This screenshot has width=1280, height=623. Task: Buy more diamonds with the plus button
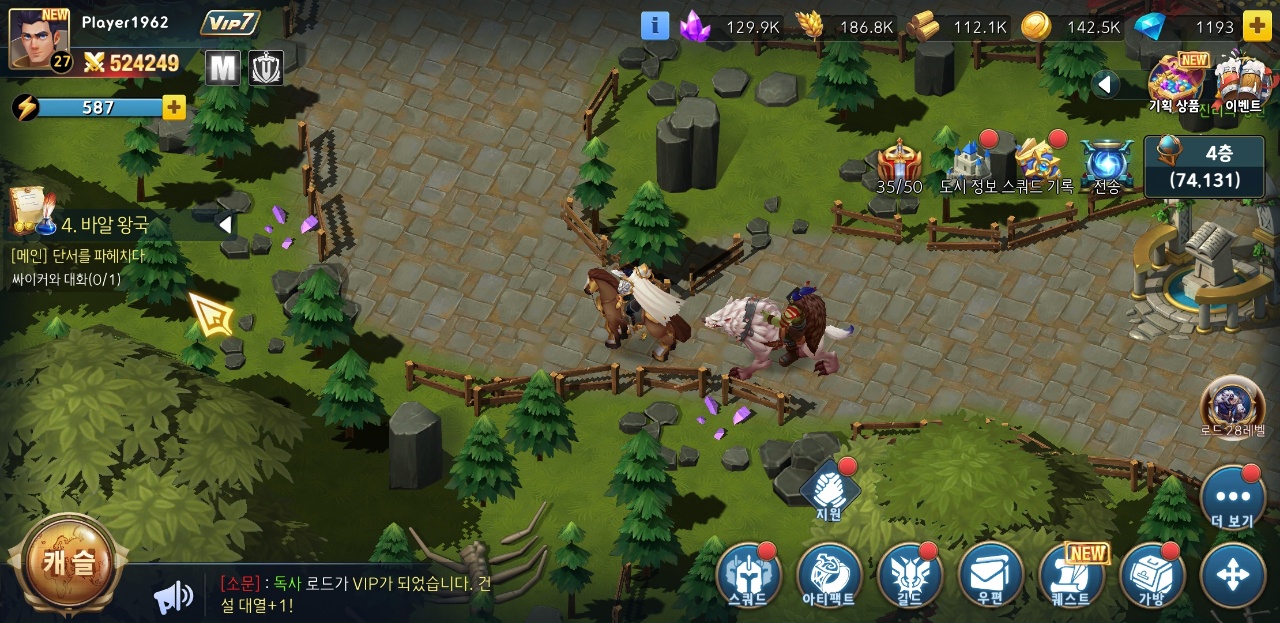[1257, 27]
